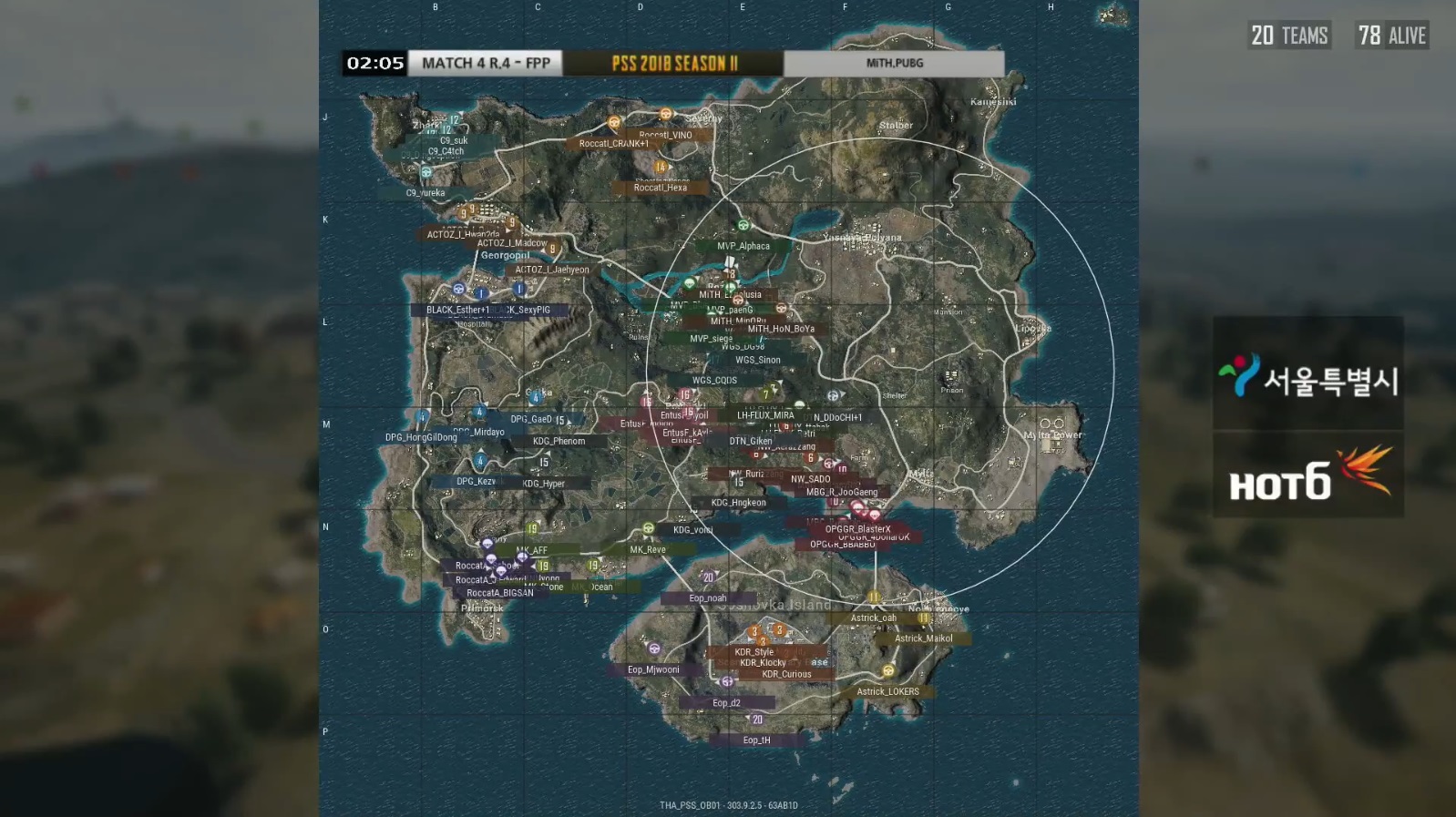
Task: Choose the KDR_Curious player label
Action: pyautogui.click(x=786, y=675)
